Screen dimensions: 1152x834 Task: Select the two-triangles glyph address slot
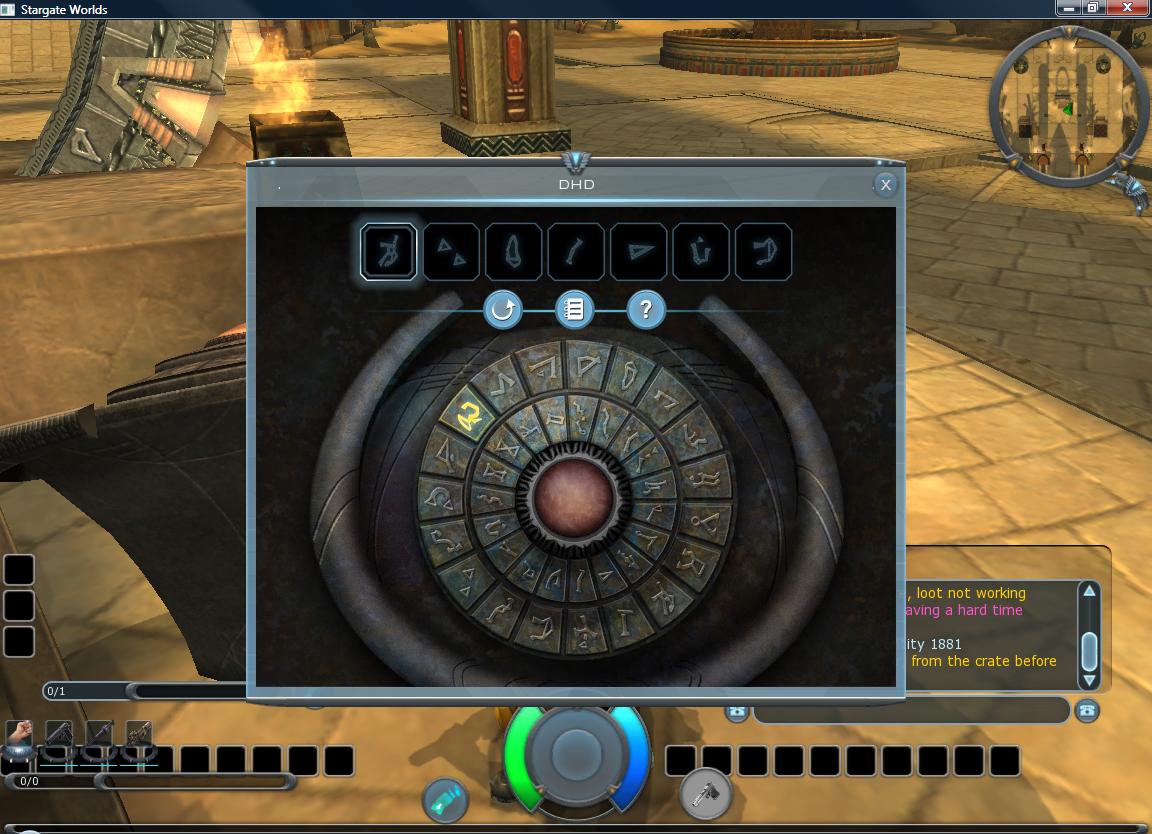tap(452, 252)
